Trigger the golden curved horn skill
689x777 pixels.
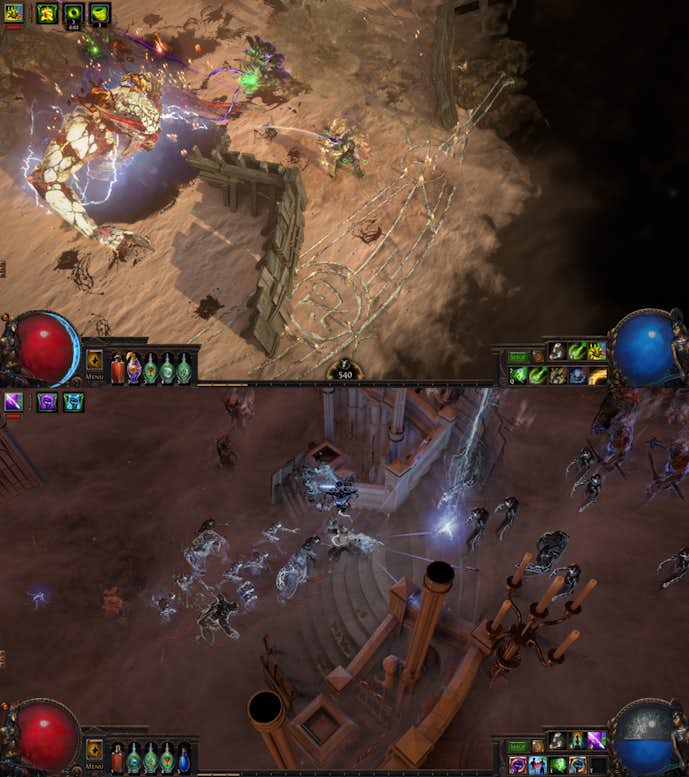coord(597,376)
